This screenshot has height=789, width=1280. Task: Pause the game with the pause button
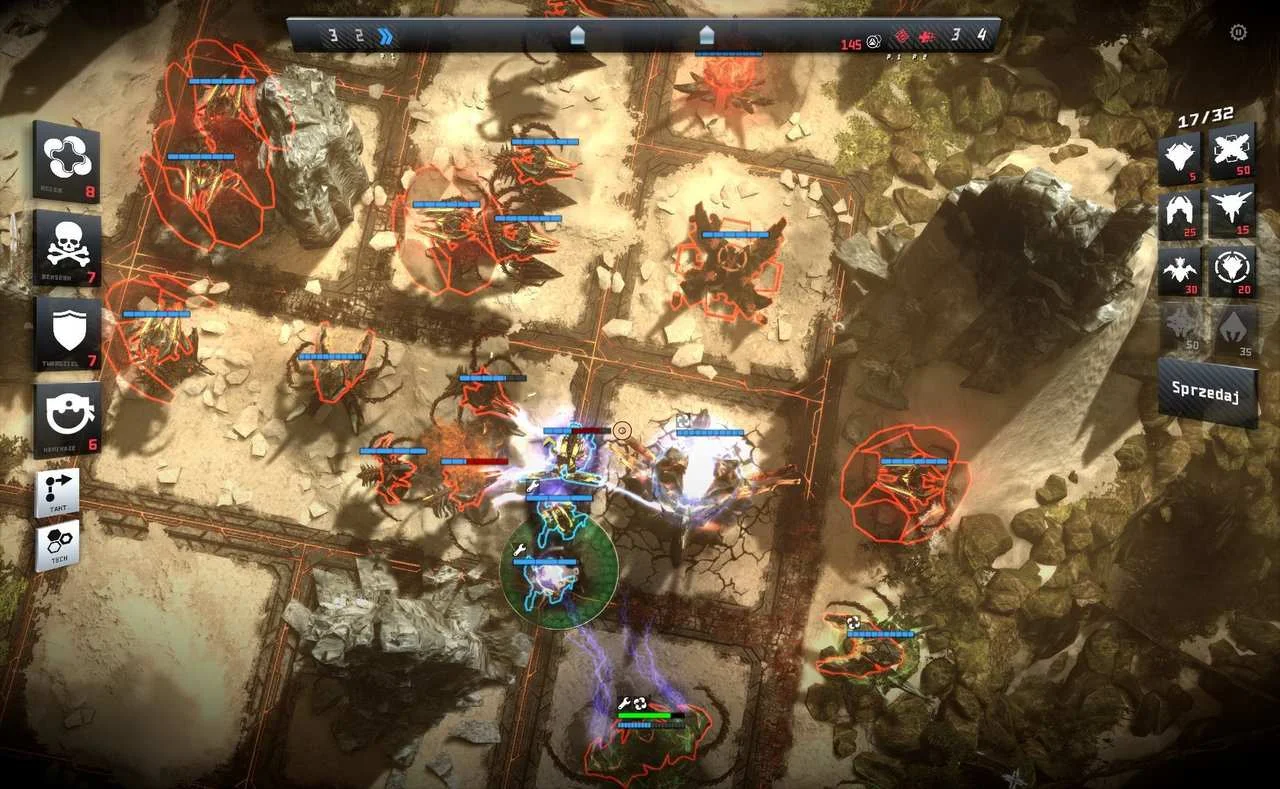[x=1238, y=33]
